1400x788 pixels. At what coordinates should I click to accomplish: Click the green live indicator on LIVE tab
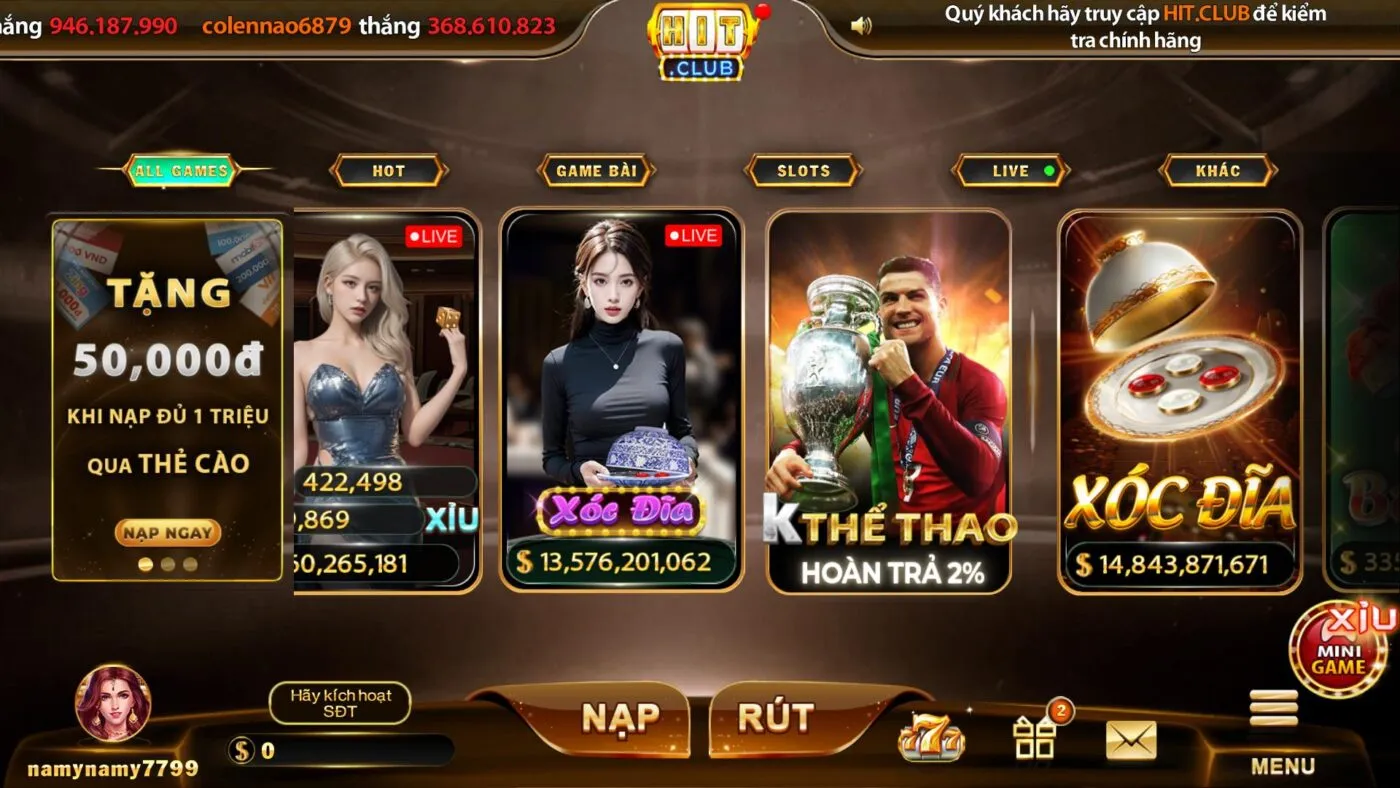1048,170
